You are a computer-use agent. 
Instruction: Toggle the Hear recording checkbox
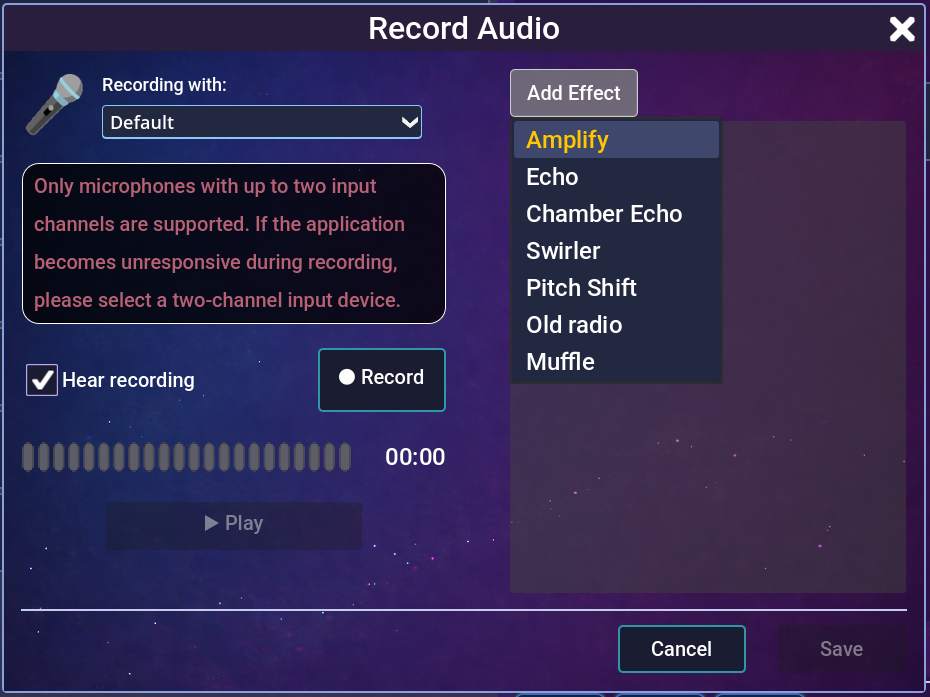coord(42,380)
